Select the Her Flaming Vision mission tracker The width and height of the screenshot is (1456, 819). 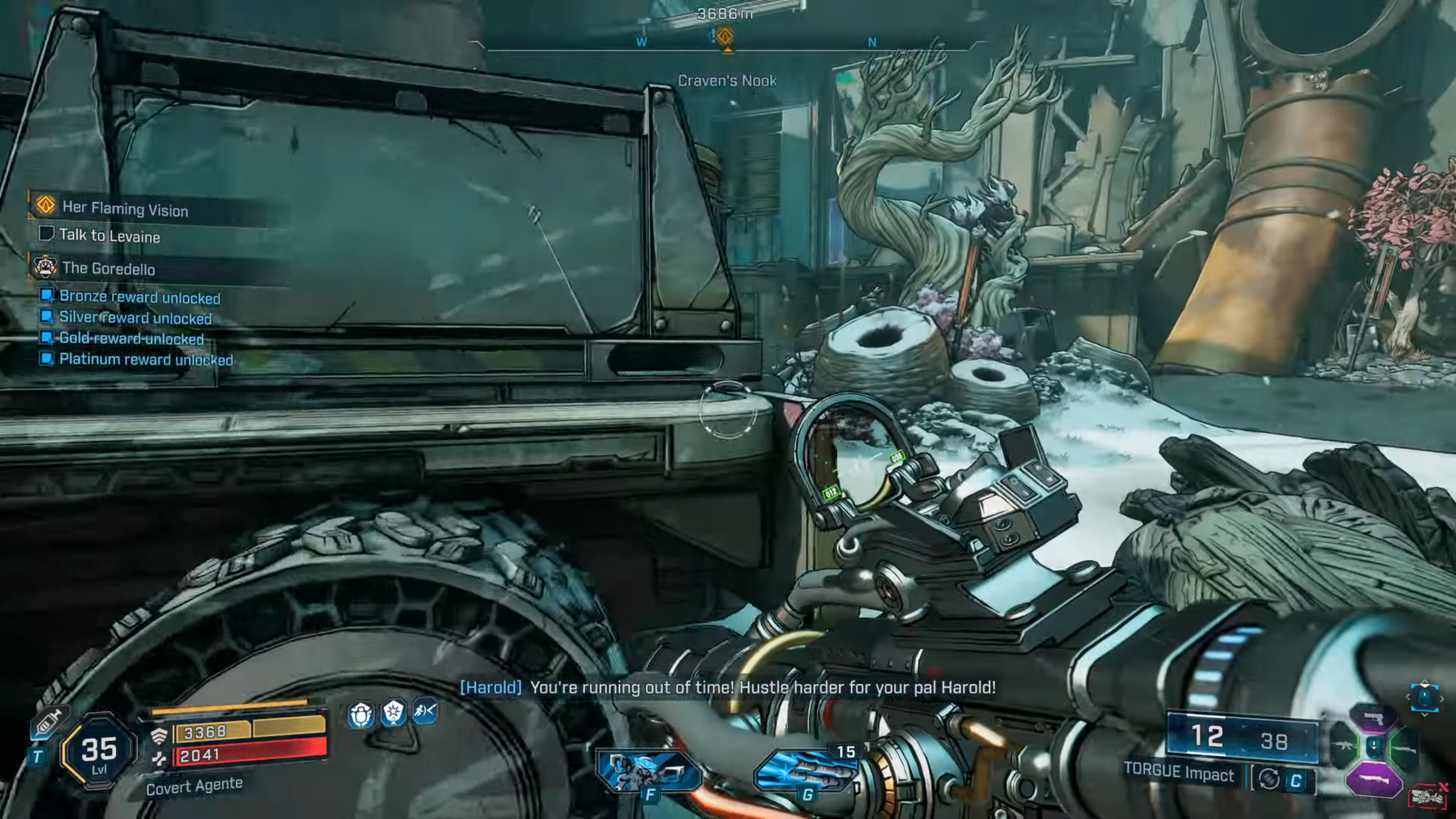(x=125, y=208)
